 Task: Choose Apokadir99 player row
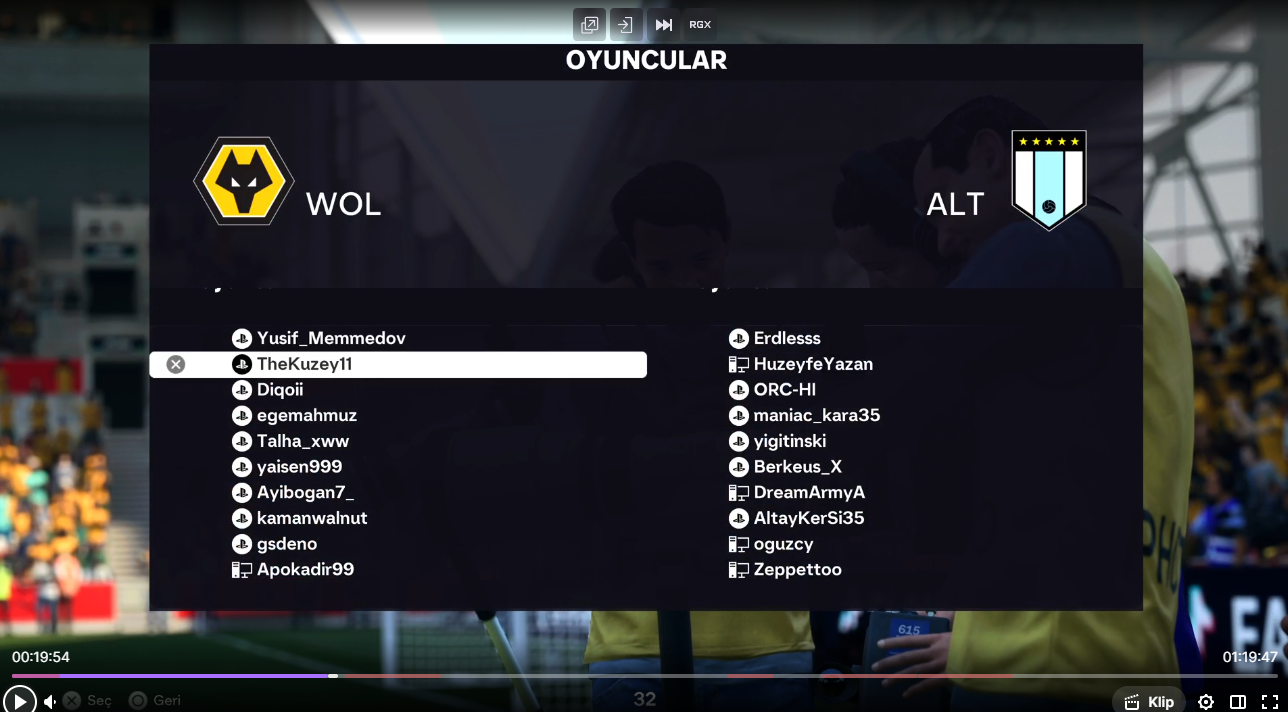point(305,570)
